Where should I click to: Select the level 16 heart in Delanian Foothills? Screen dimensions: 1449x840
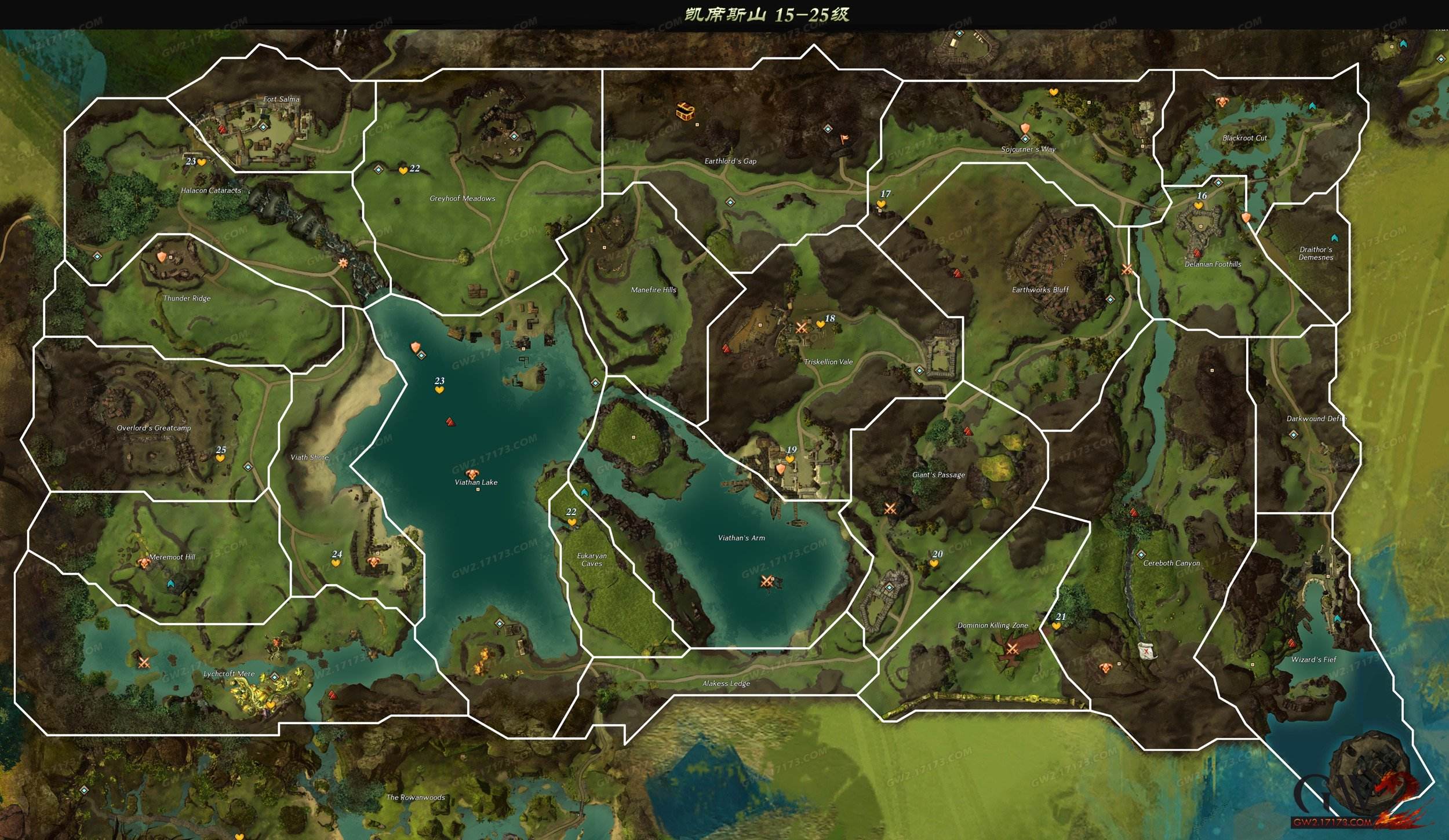pyautogui.click(x=1199, y=206)
